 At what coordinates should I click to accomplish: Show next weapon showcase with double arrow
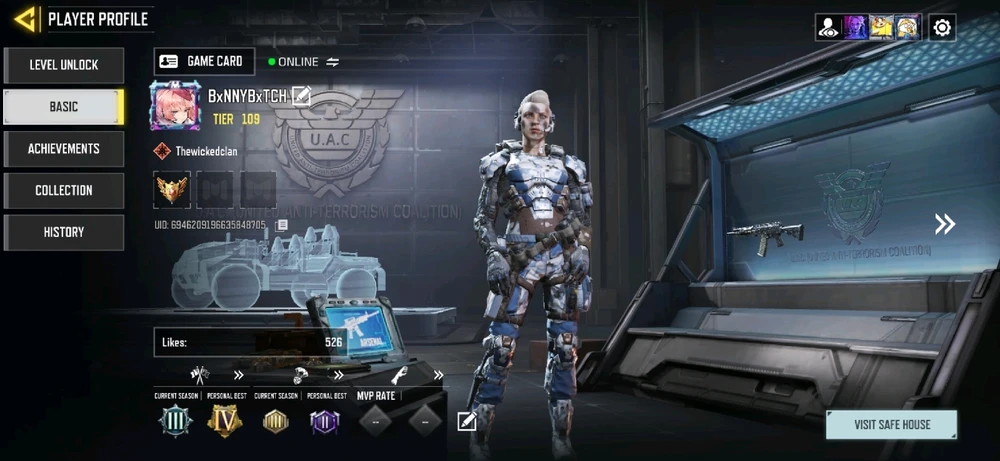(x=944, y=224)
